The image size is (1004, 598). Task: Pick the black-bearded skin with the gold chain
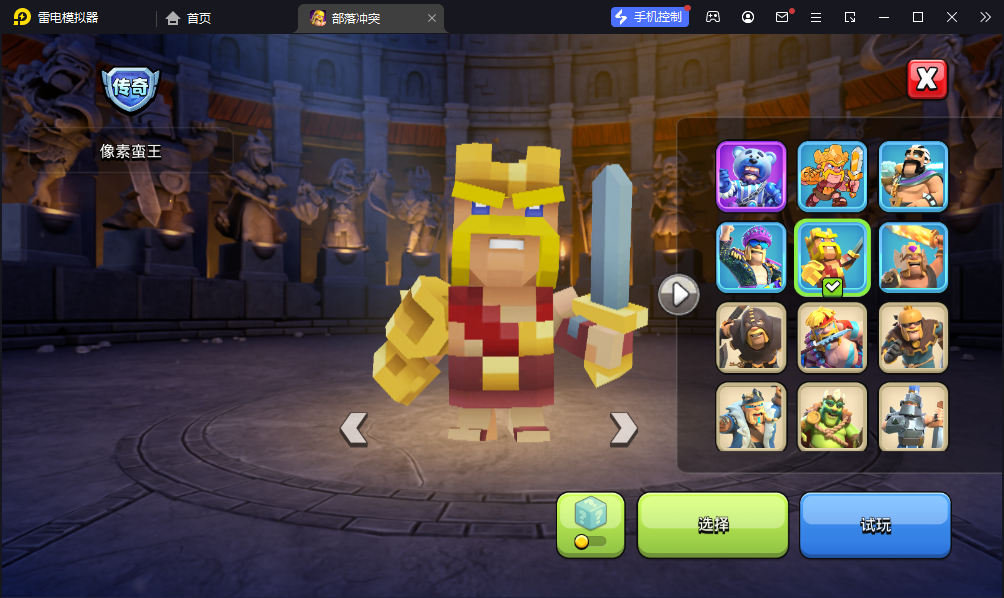pos(913,176)
